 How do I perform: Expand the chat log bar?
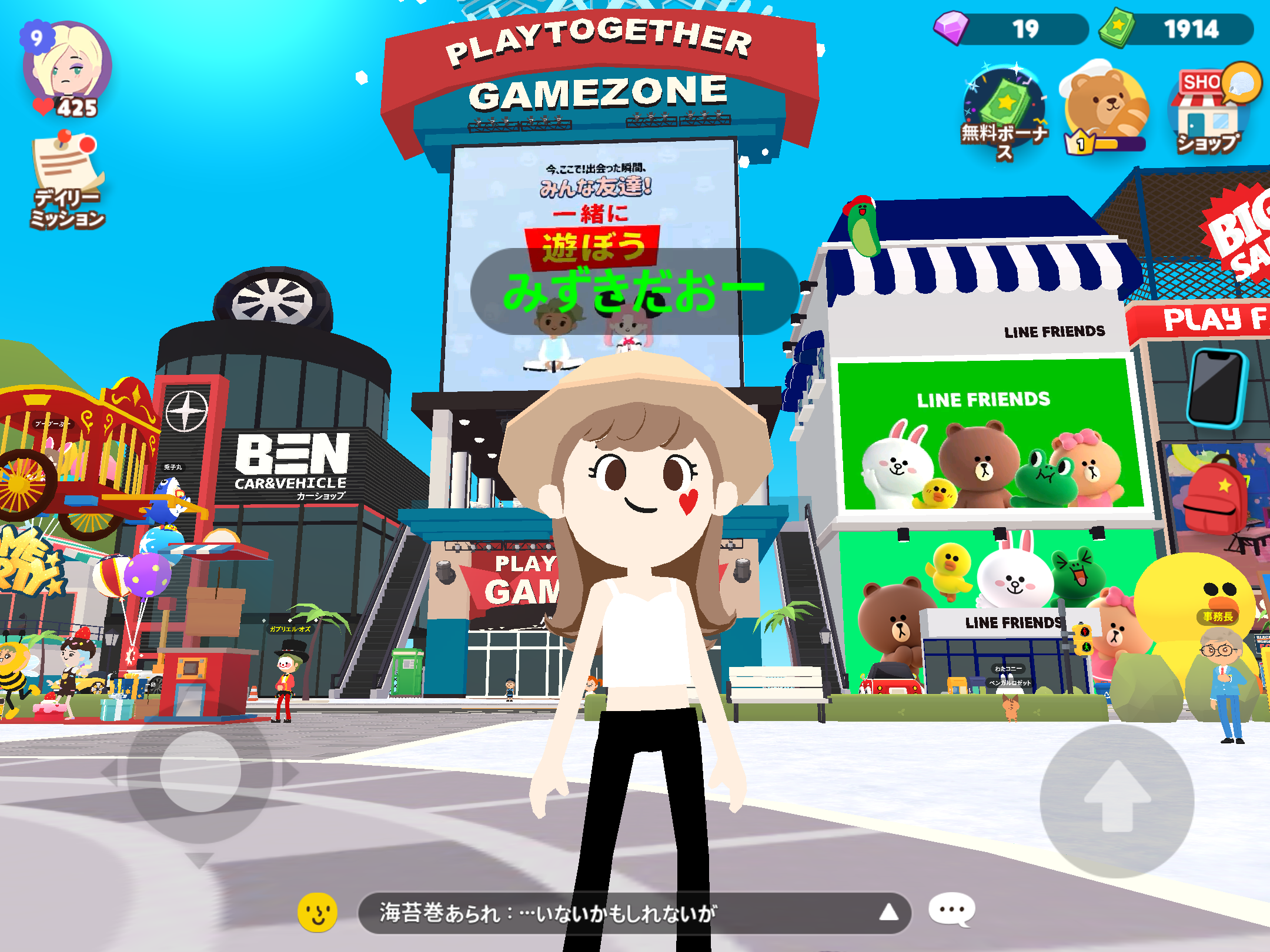tap(888, 913)
